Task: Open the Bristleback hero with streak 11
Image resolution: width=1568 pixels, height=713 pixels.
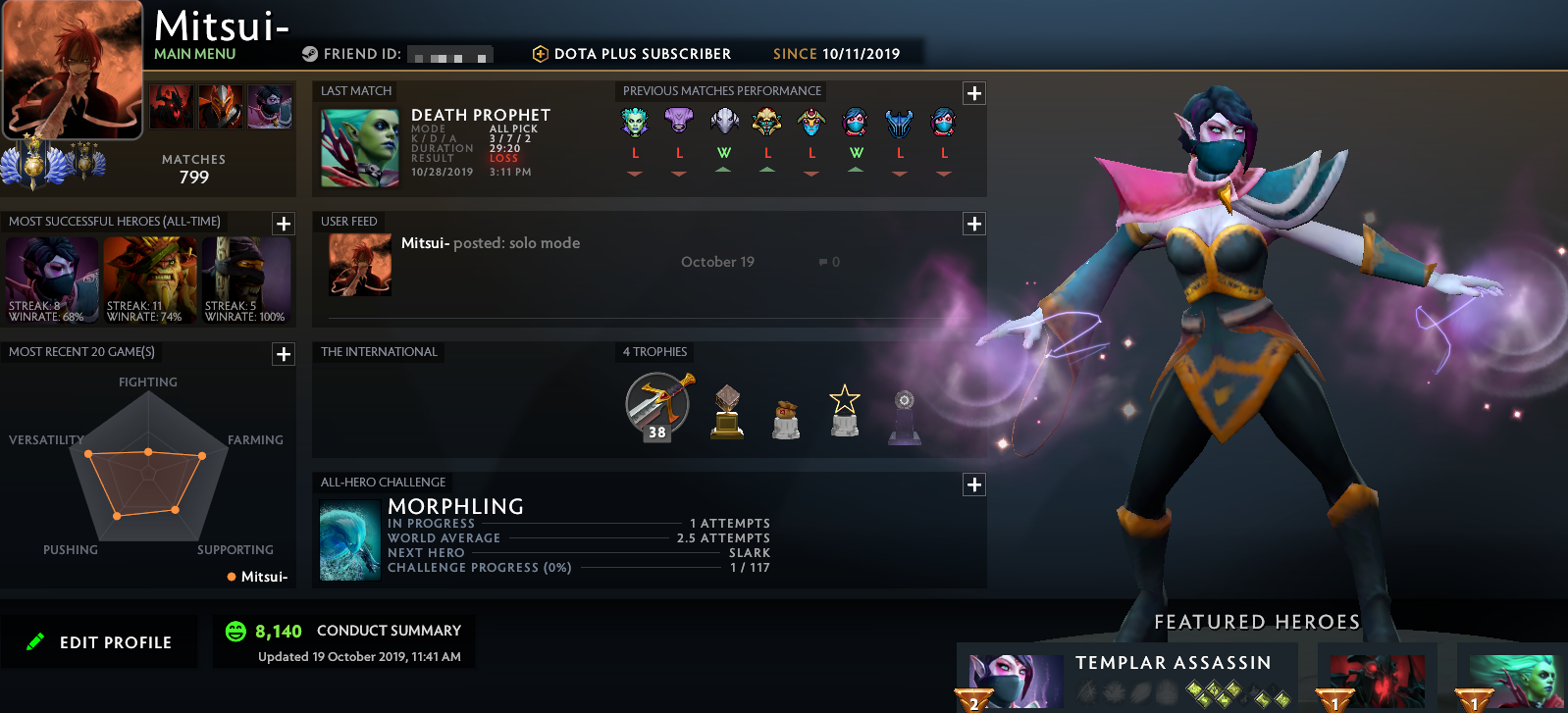Action: [149, 278]
